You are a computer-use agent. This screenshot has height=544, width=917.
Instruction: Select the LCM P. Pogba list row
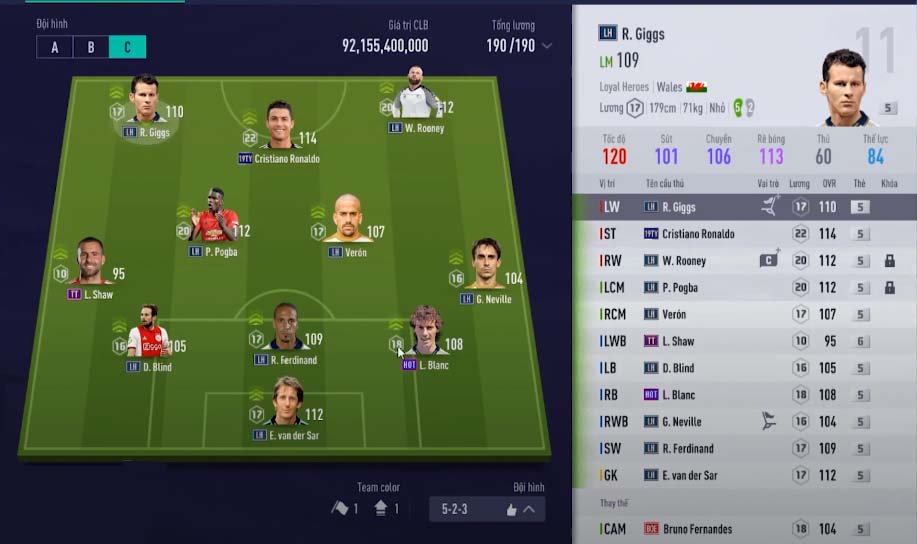743,288
